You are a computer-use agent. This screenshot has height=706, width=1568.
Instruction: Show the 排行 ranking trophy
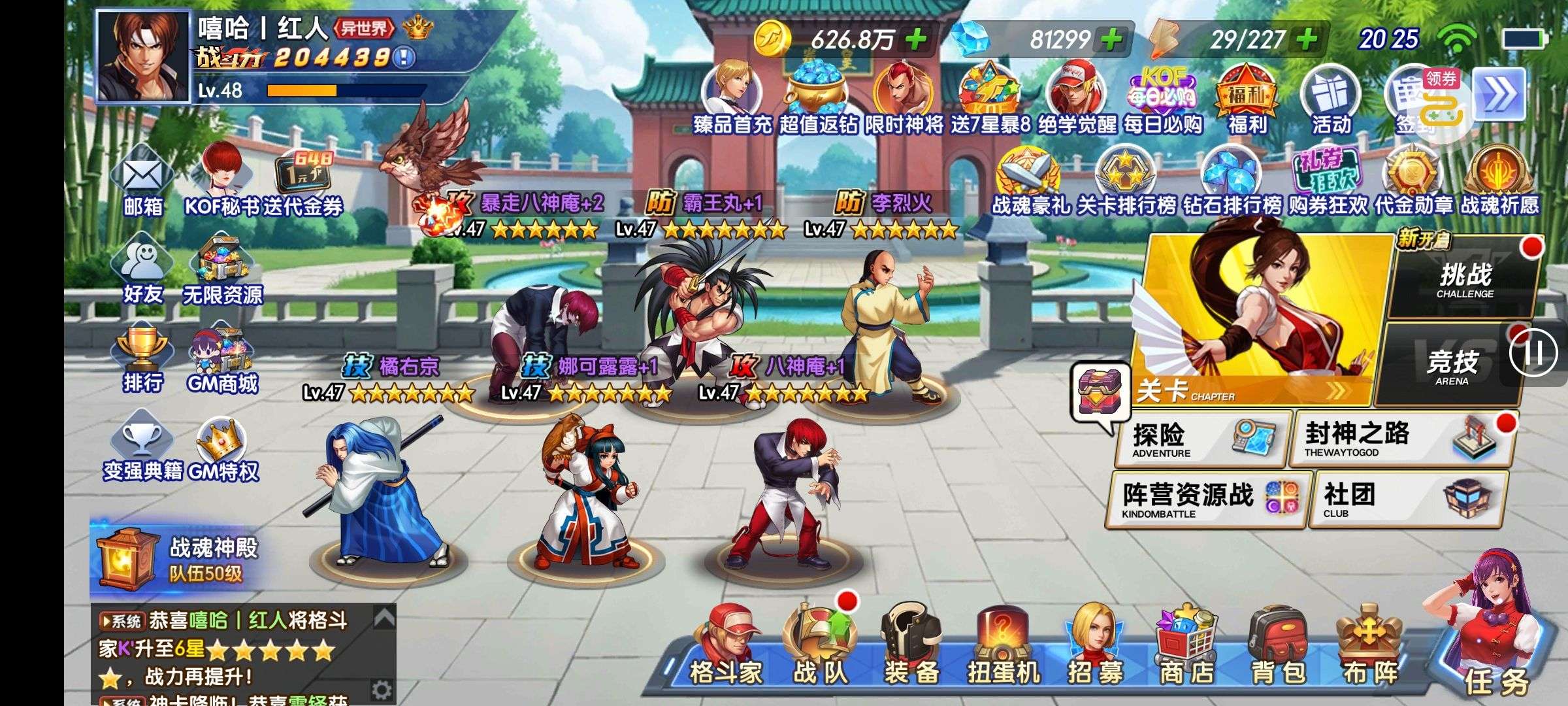pos(142,360)
